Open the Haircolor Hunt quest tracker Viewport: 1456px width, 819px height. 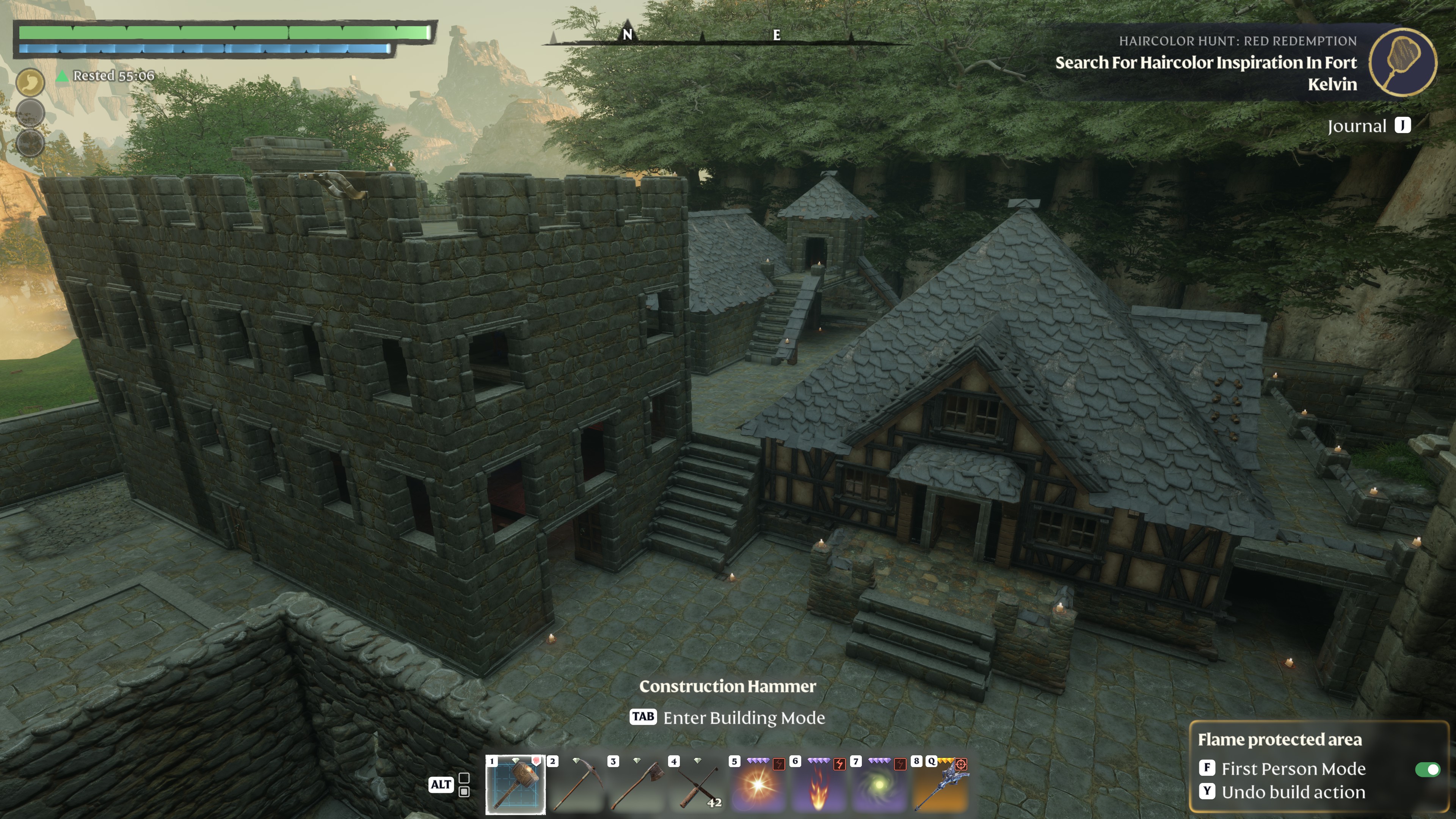coord(1206,63)
